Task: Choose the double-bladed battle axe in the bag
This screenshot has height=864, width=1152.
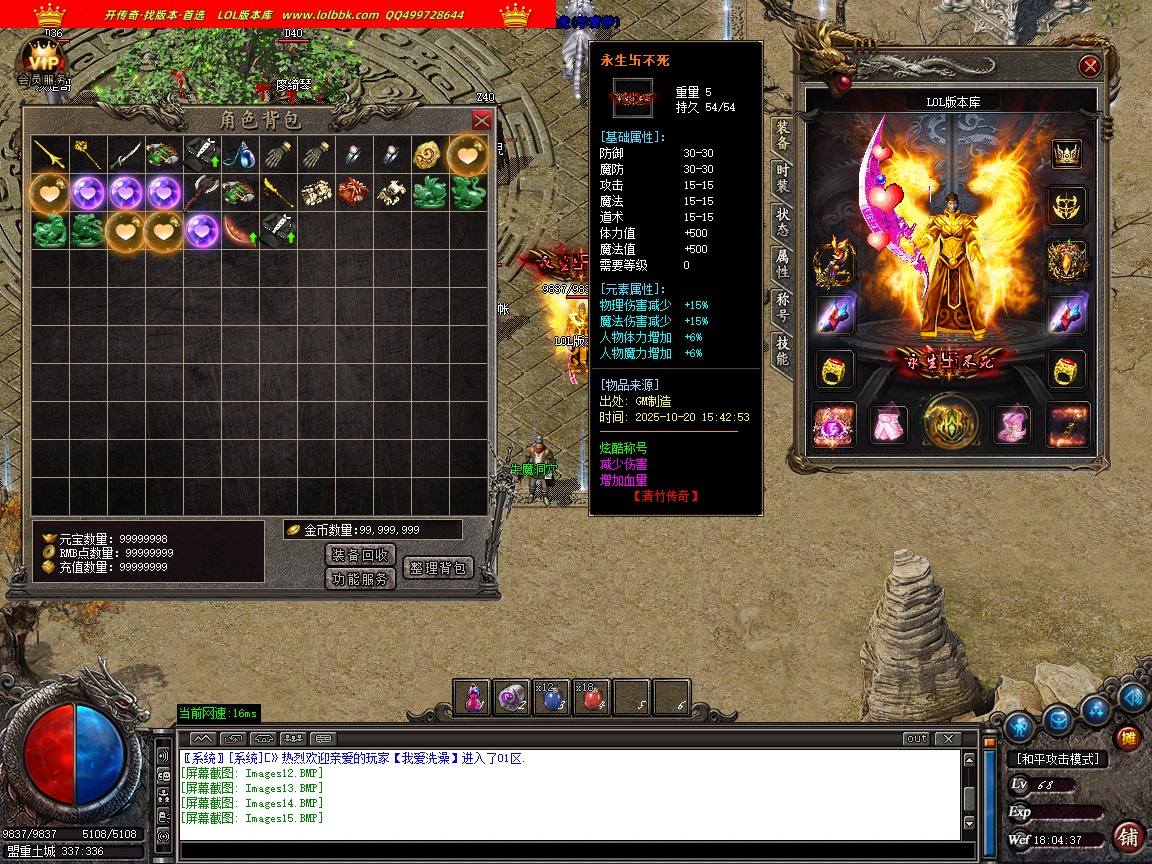Action: [202, 193]
